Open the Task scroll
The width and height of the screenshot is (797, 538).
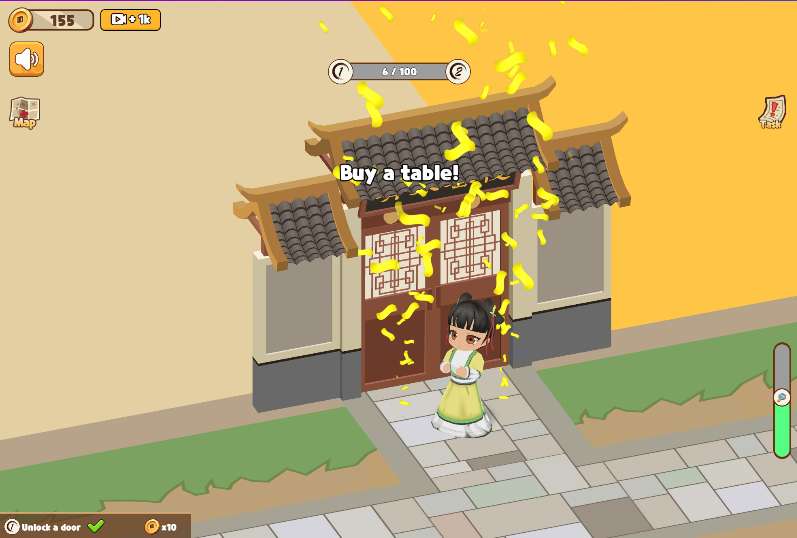tap(771, 112)
